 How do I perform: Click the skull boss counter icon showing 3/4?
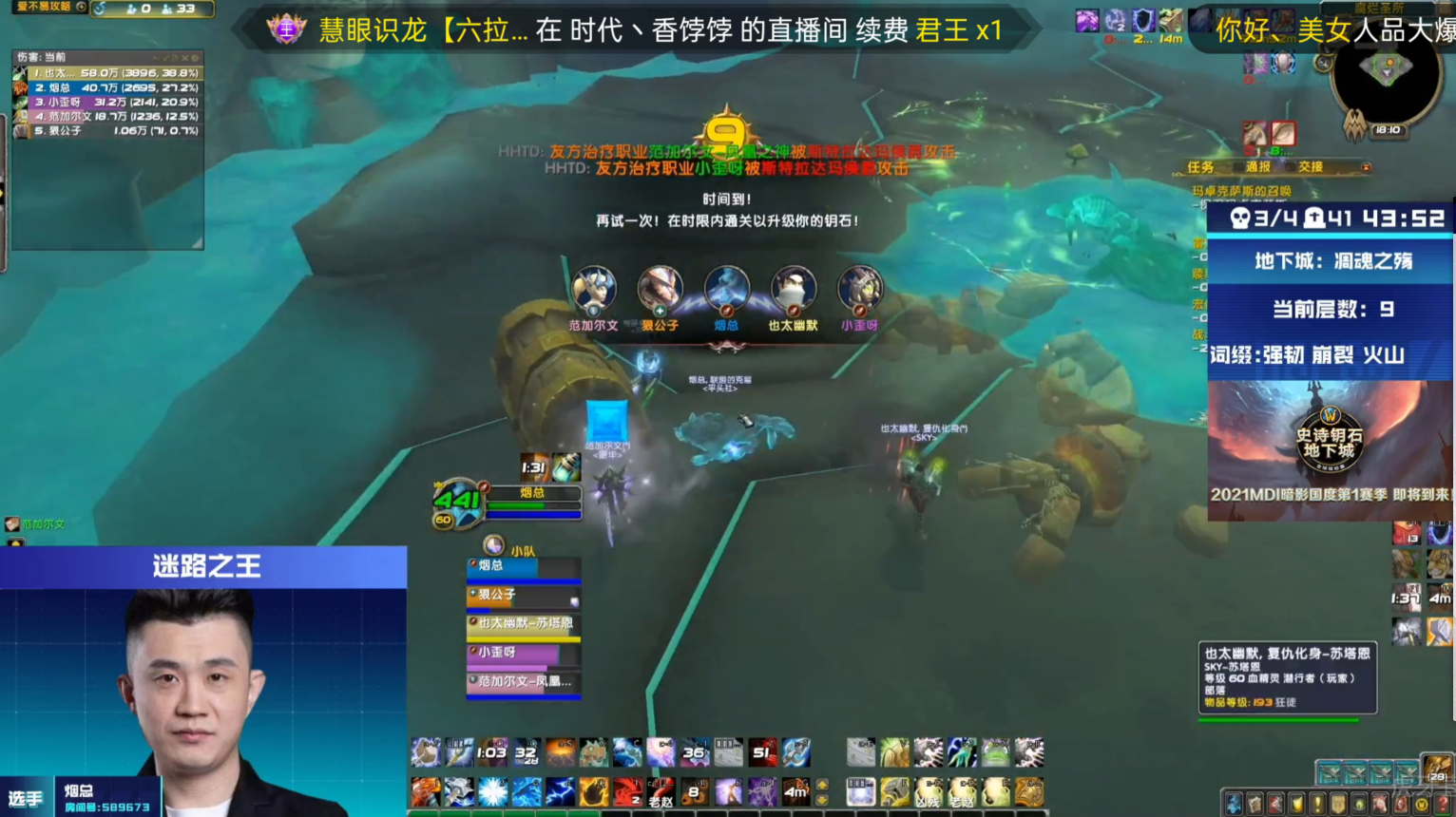click(1240, 219)
